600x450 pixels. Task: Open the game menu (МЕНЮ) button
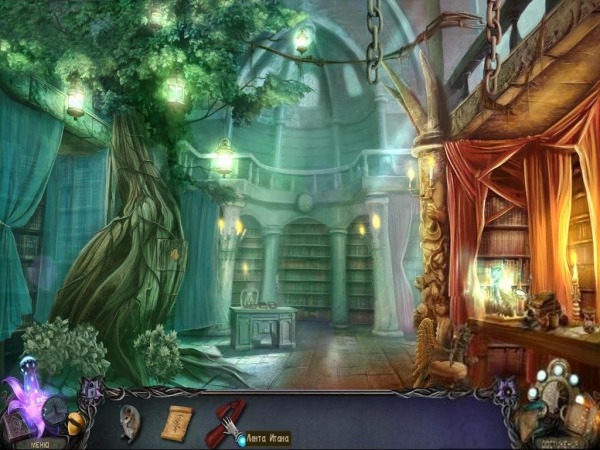38,443
